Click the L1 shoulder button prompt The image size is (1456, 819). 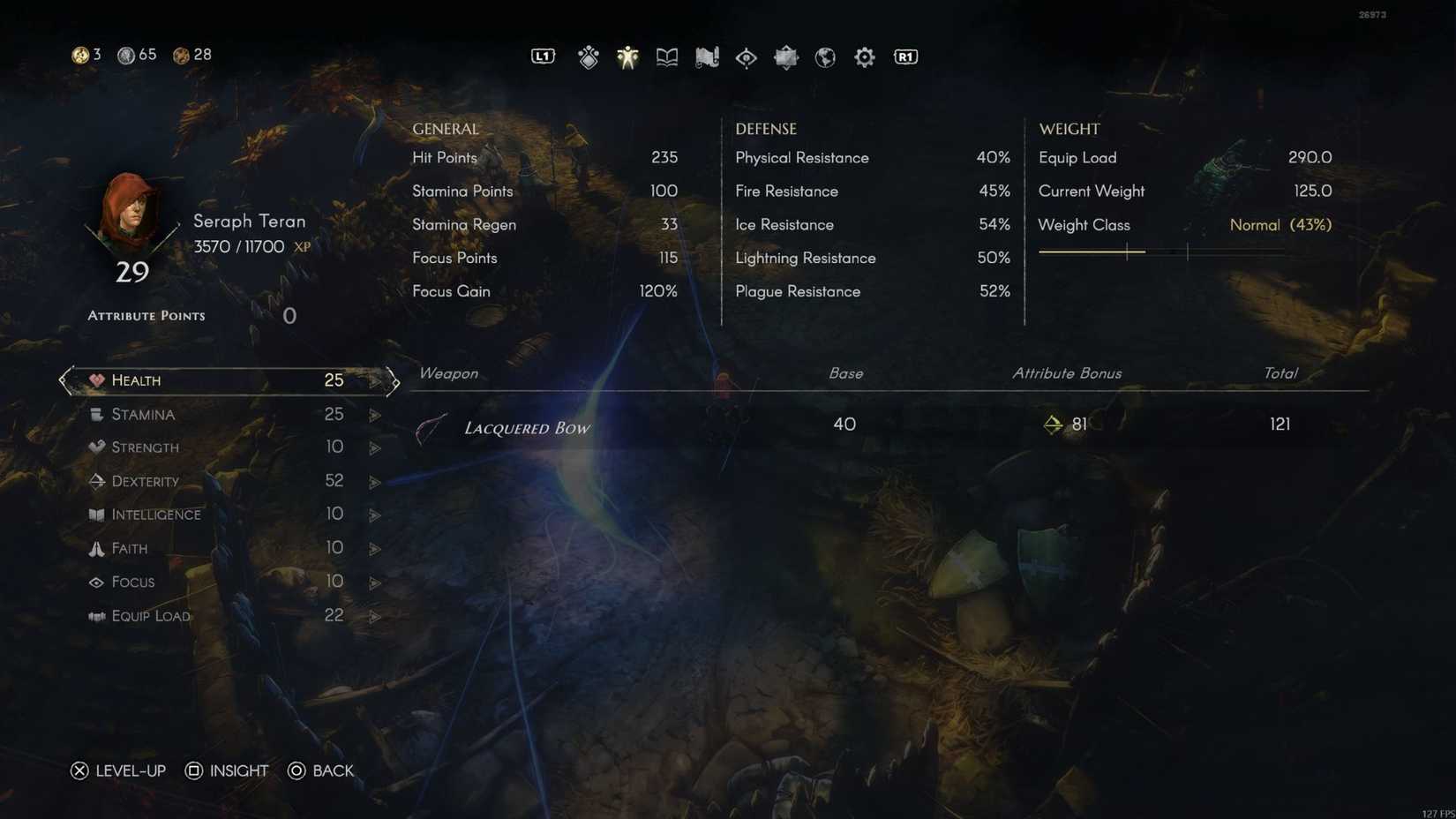coord(543,56)
